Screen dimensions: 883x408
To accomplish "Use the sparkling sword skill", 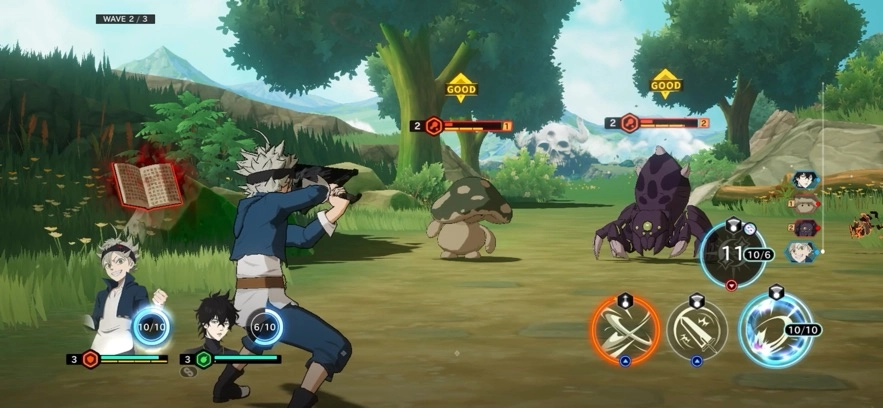I will [x=697, y=329].
